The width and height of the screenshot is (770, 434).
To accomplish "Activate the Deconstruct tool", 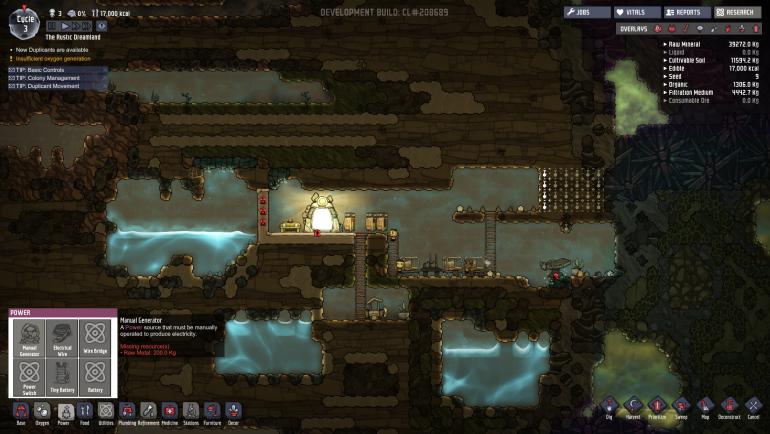I will tap(729, 407).
